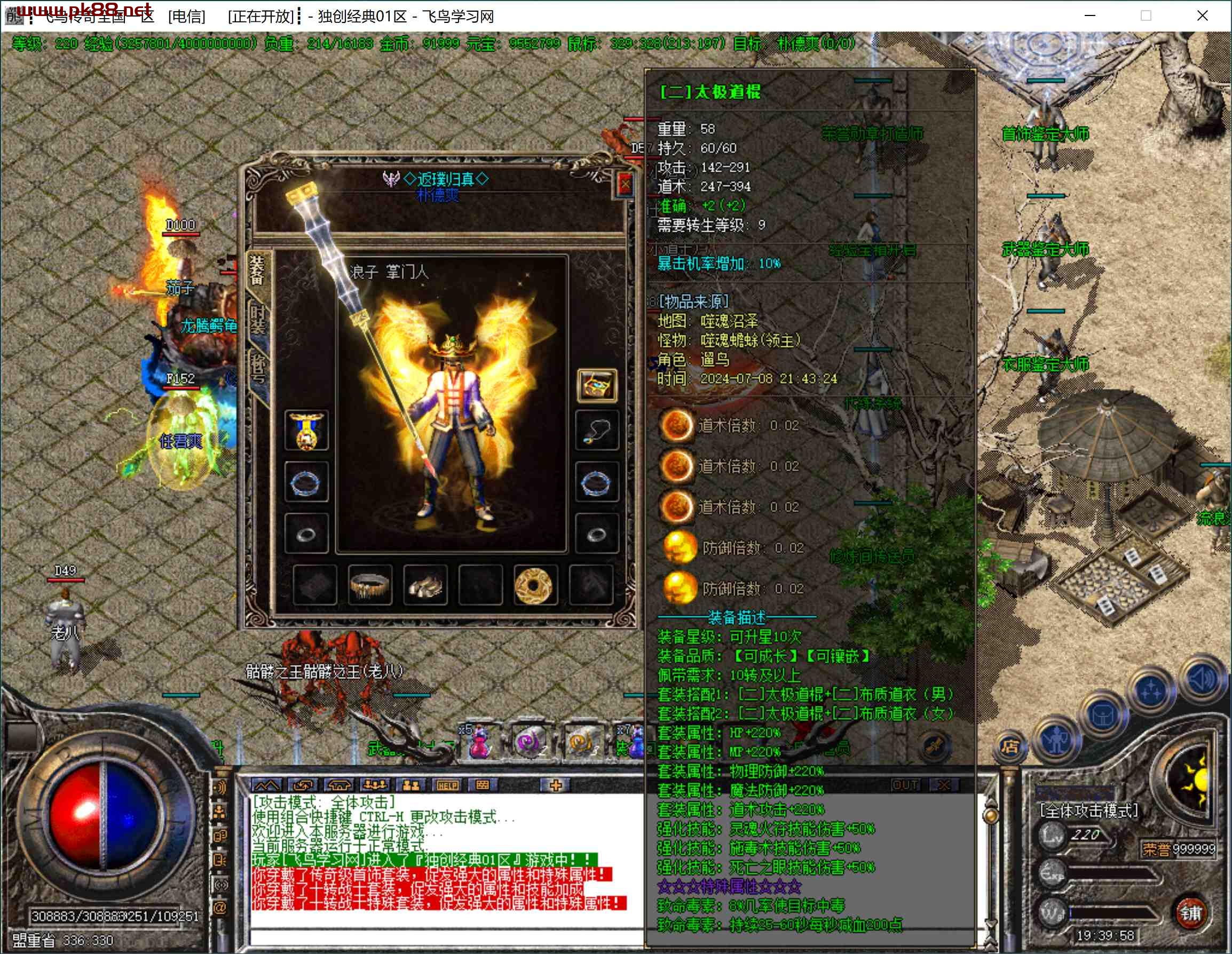1232x954 pixels.
Task: Click the HELP button above chat
Action: 447,785
